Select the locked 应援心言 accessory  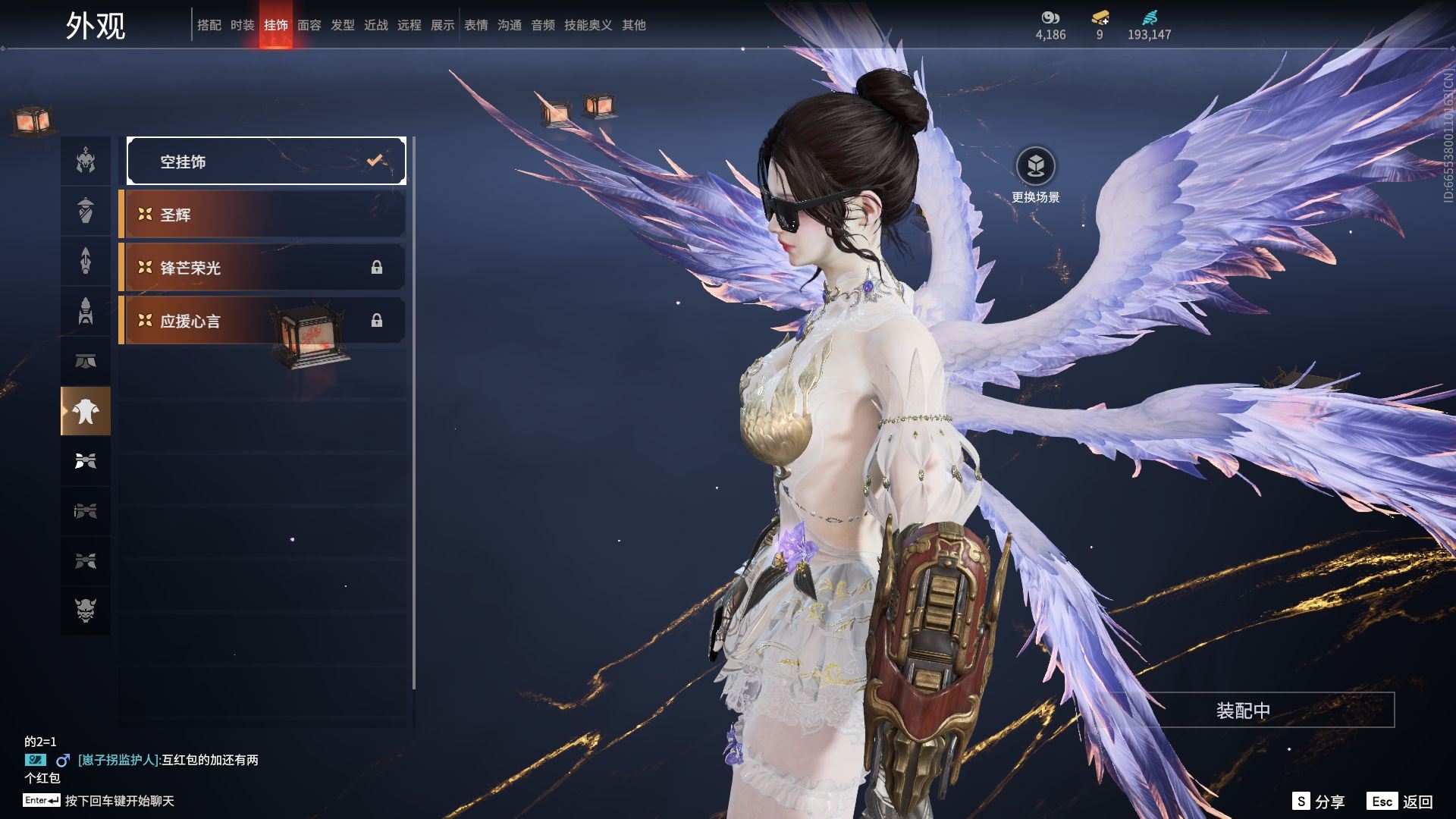tap(262, 321)
